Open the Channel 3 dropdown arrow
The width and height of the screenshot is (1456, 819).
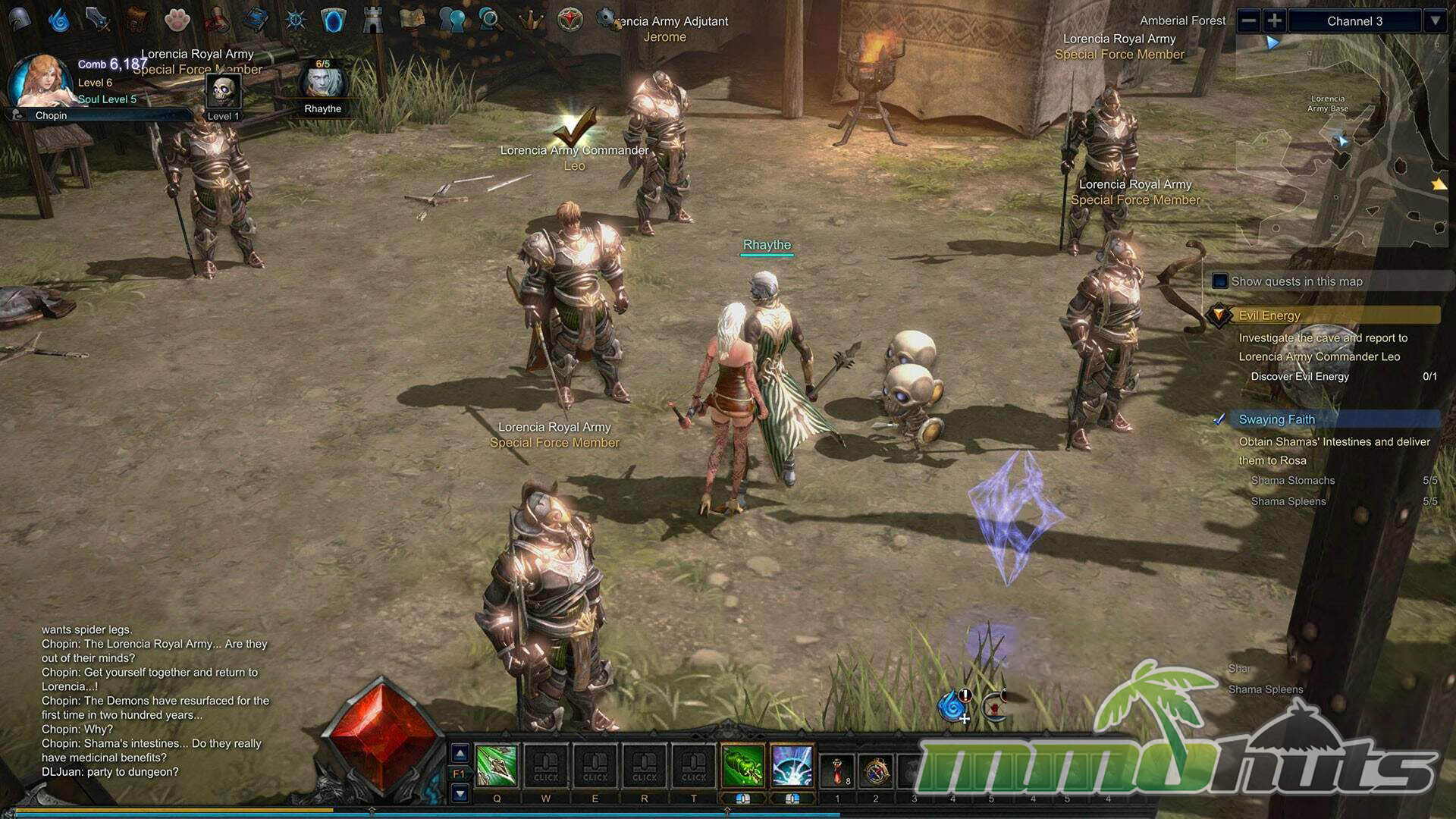[1435, 21]
